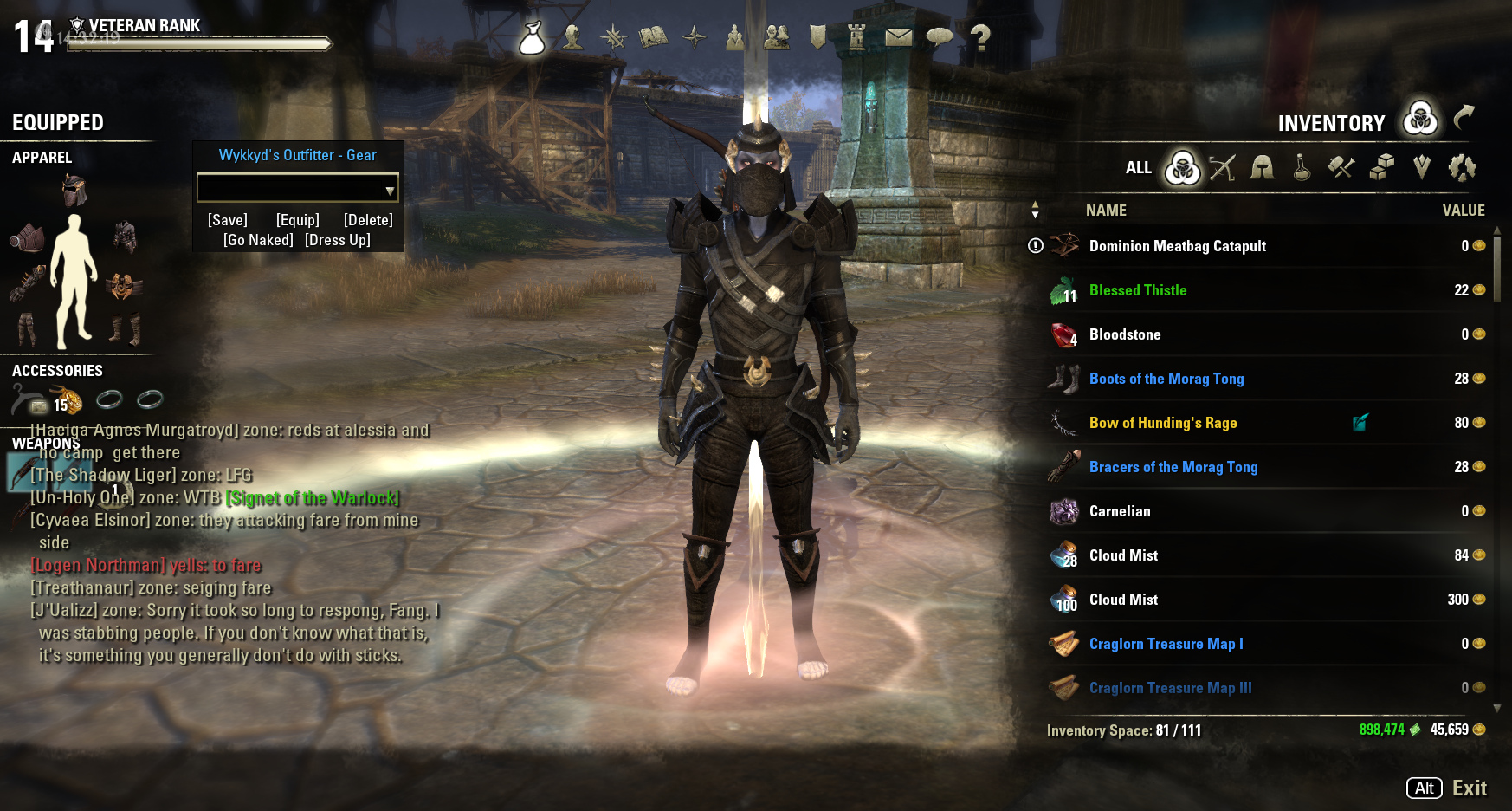Image resolution: width=1512 pixels, height=811 pixels.
Task: Select the [Dress Up] option
Action: [338, 240]
